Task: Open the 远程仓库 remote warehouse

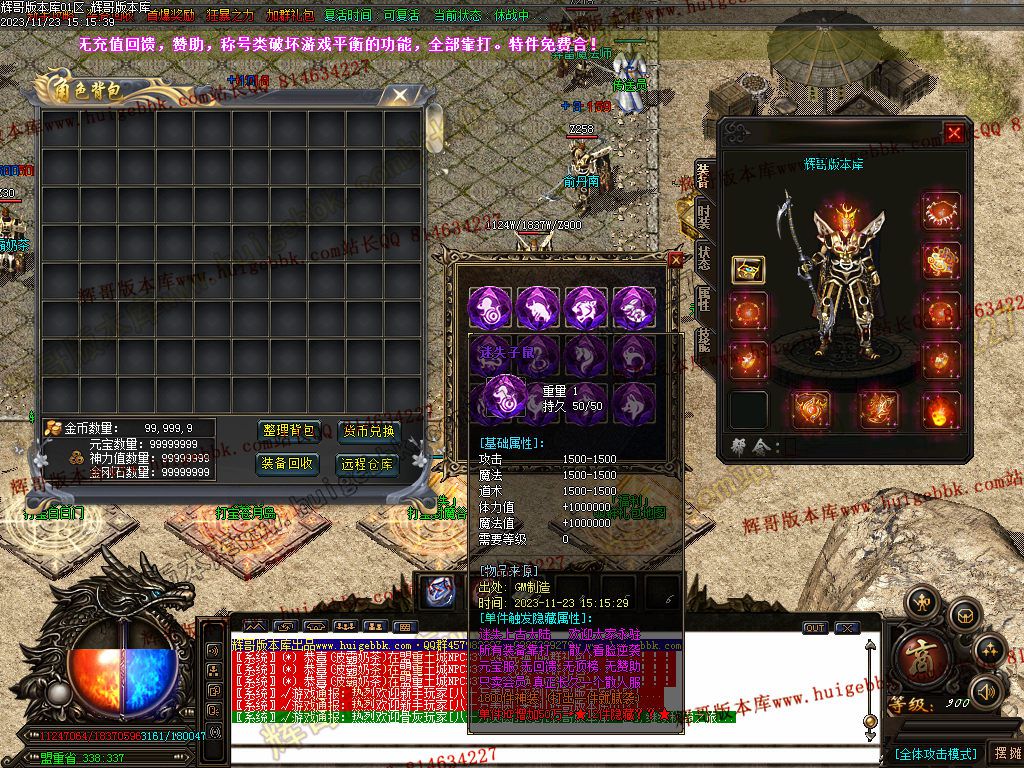Action: pos(368,464)
